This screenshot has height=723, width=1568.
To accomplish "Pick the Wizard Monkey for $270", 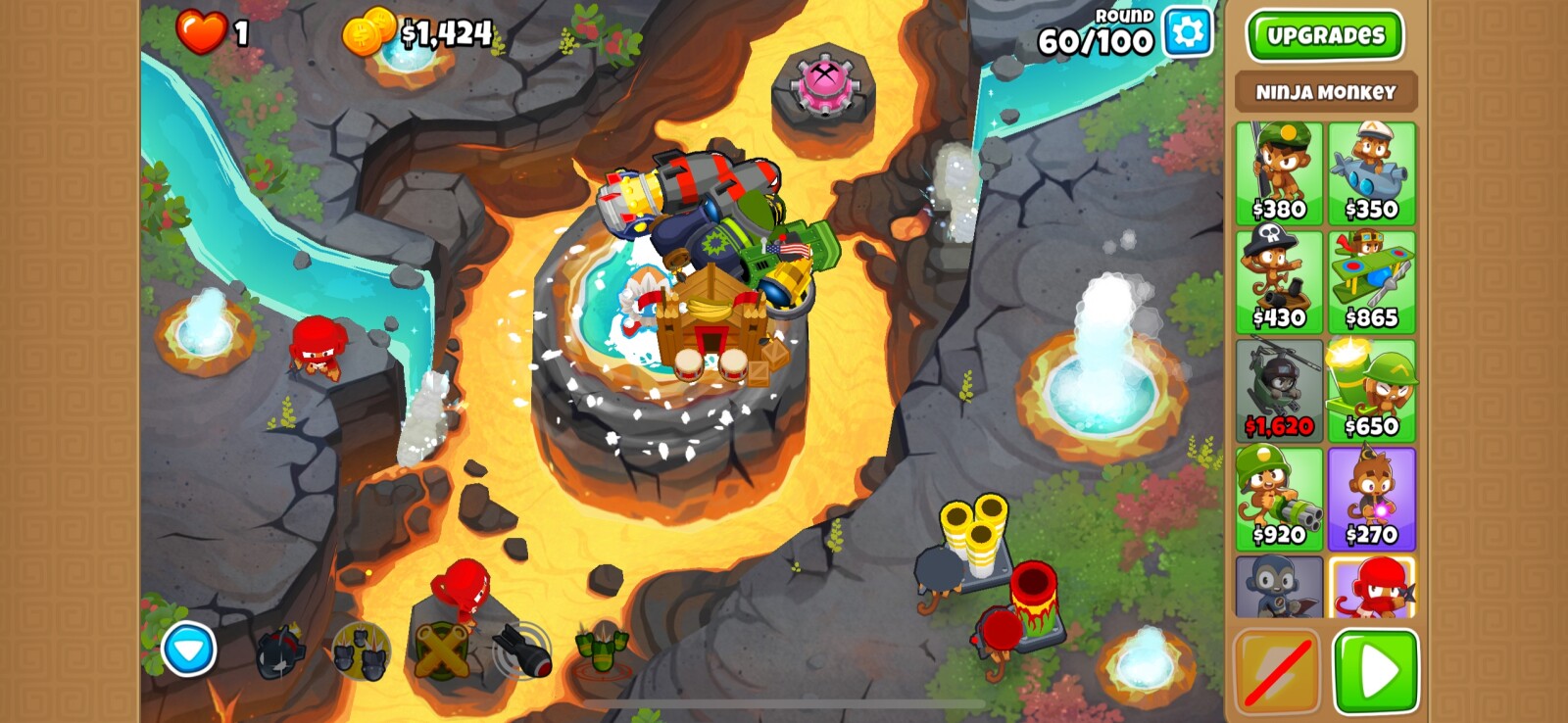I will point(1371,500).
